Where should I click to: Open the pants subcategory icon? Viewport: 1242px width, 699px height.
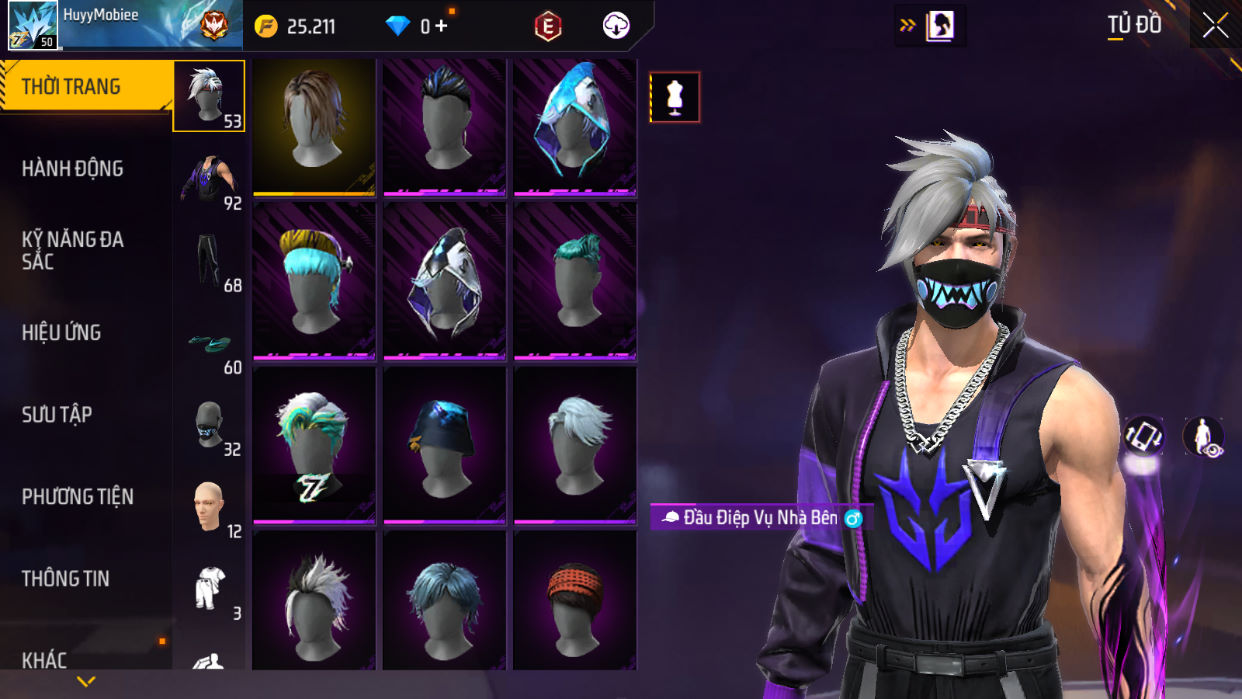click(x=209, y=261)
